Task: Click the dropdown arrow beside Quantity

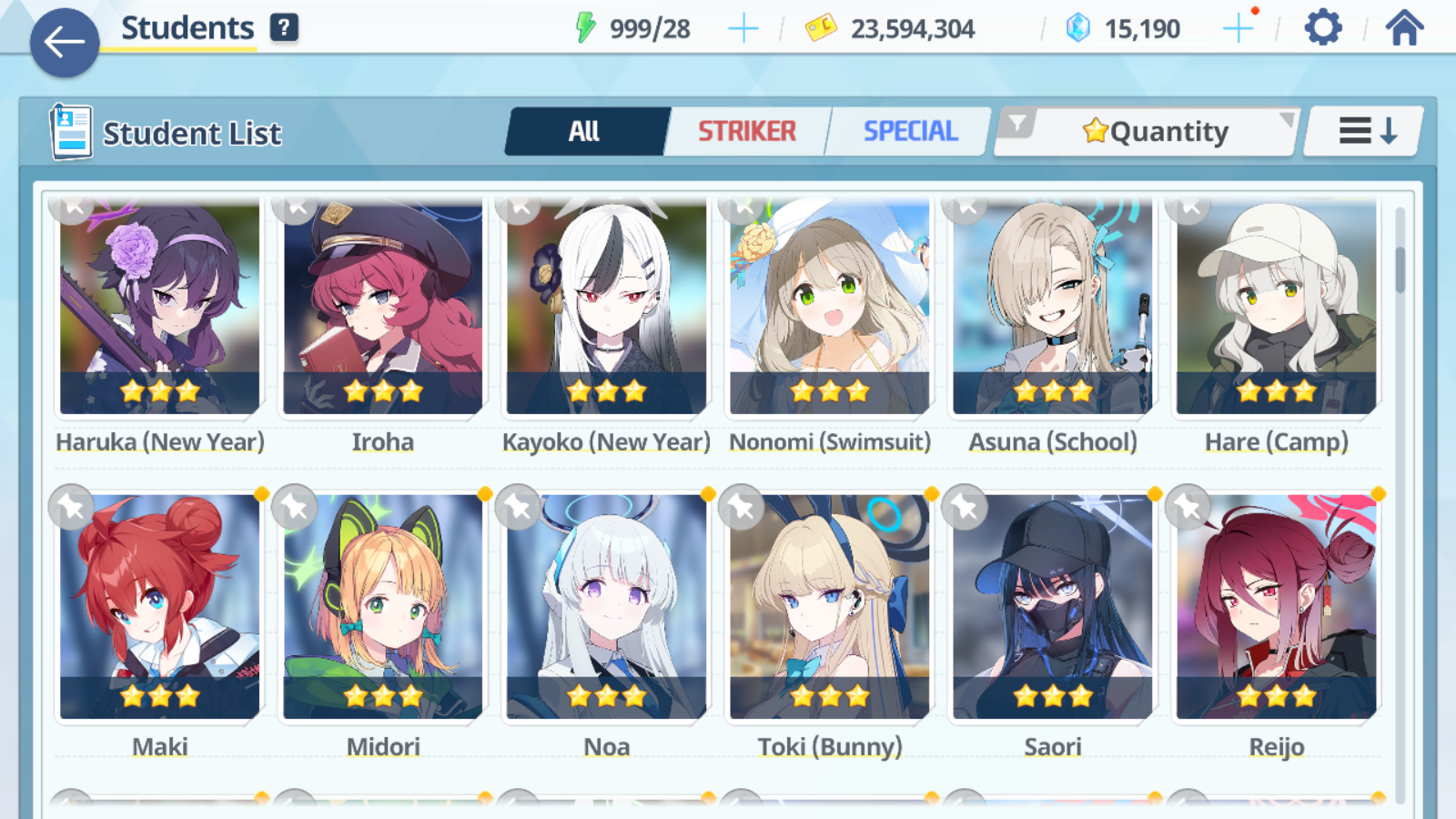Action: point(1285,118)
